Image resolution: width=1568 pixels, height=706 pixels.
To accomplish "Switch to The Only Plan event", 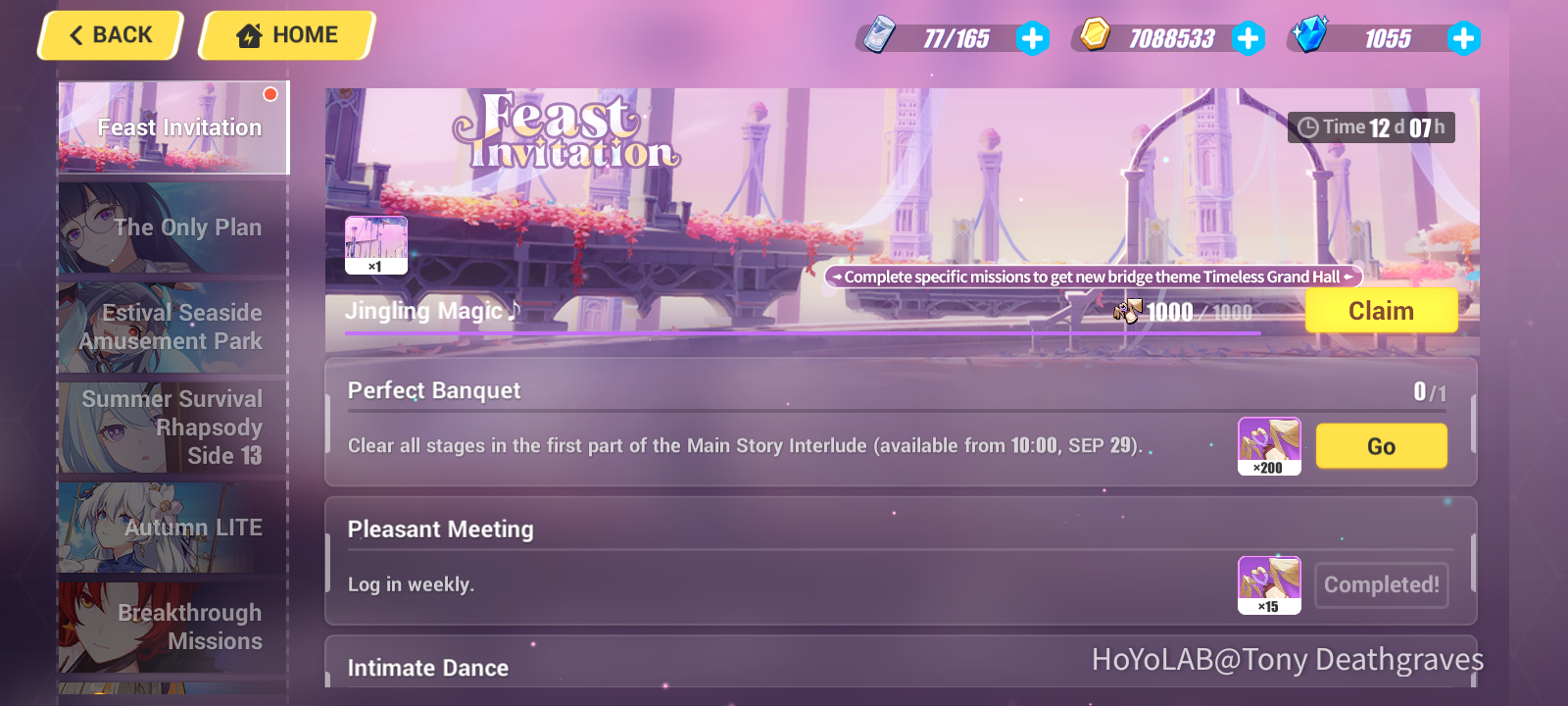I will [172, 227].
